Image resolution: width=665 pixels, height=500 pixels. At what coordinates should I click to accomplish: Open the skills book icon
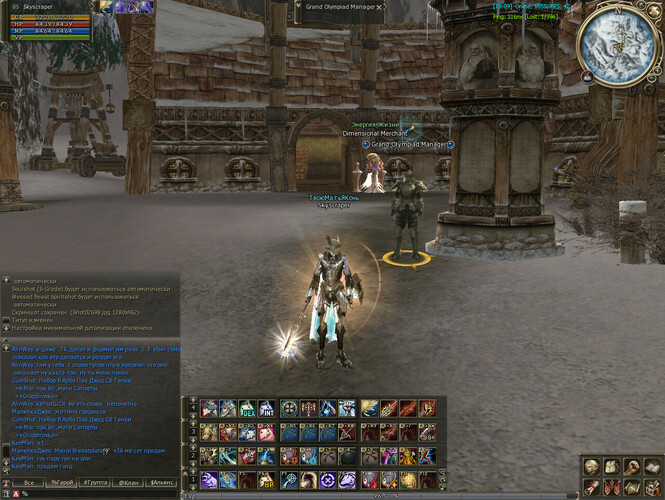(649, 467)
